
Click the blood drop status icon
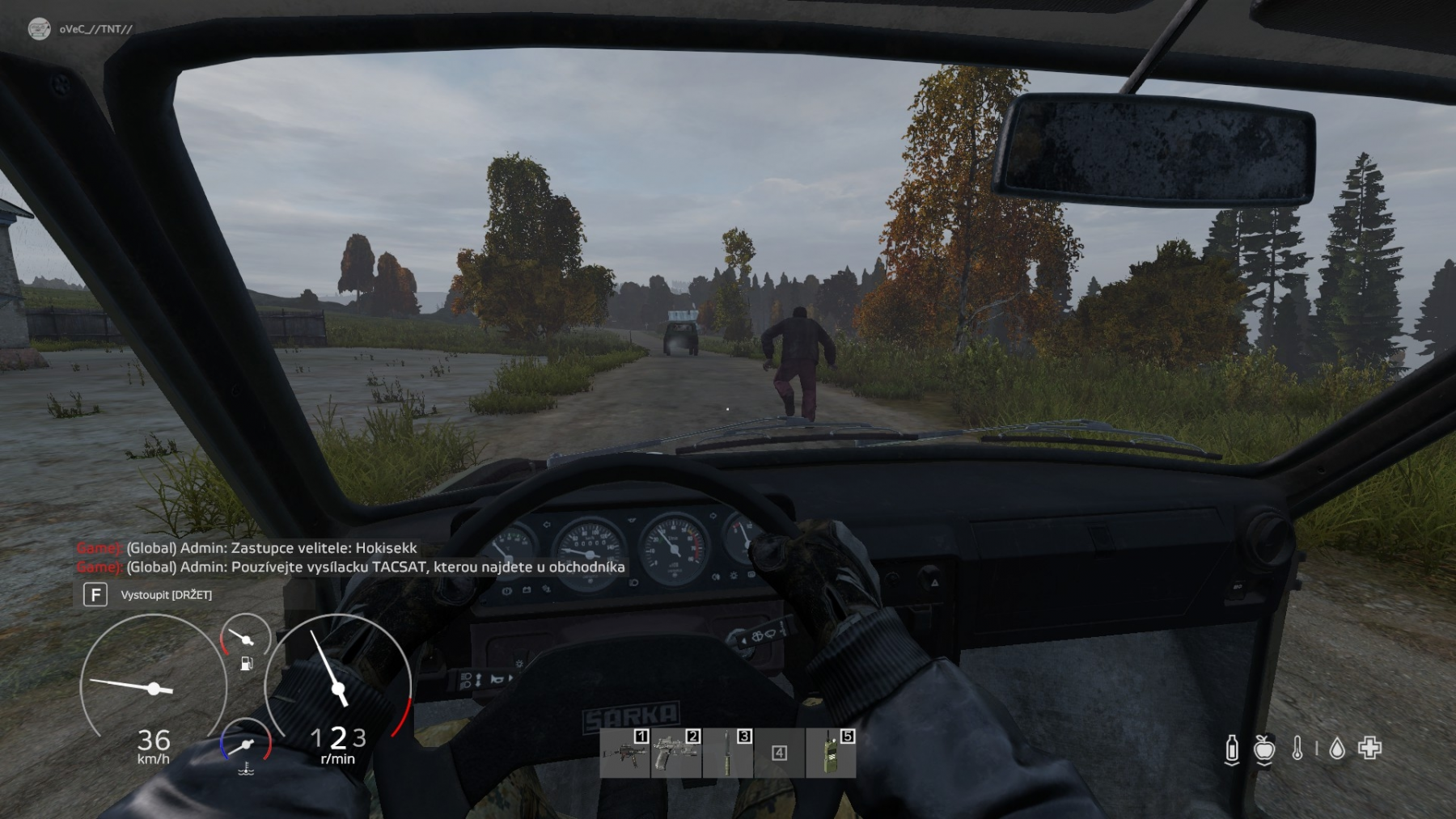(x=1337, y=749)
